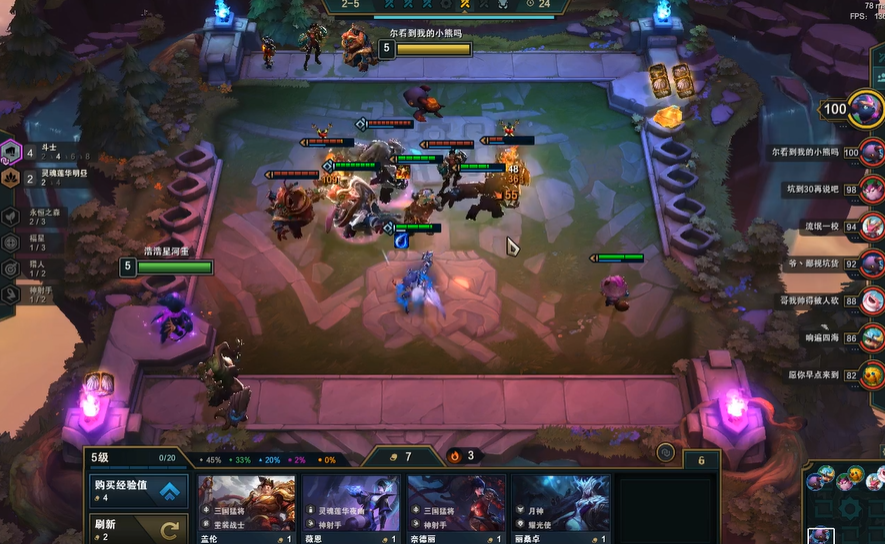View player 尔看到我的小熊吗 in the scoreboard

click(x=872, y=152)
